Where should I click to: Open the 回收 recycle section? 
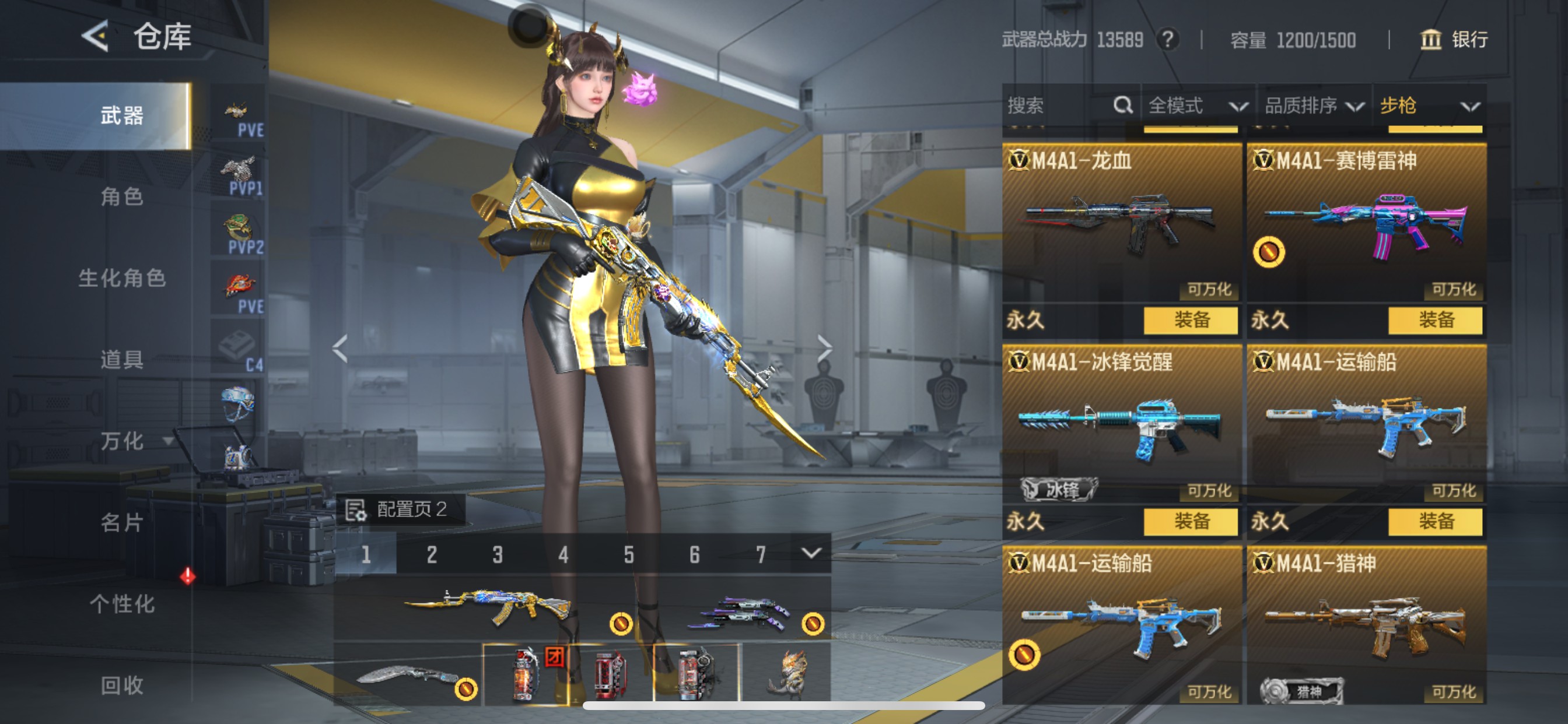click(122, 686)
